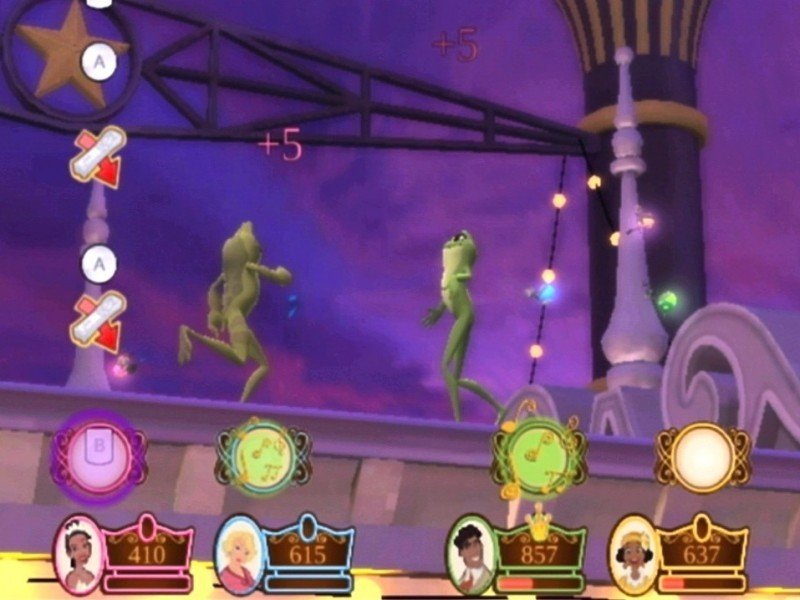Choose the glowing white gold-framed circle
Screen dimensions: 800x600
coord(702,456)
